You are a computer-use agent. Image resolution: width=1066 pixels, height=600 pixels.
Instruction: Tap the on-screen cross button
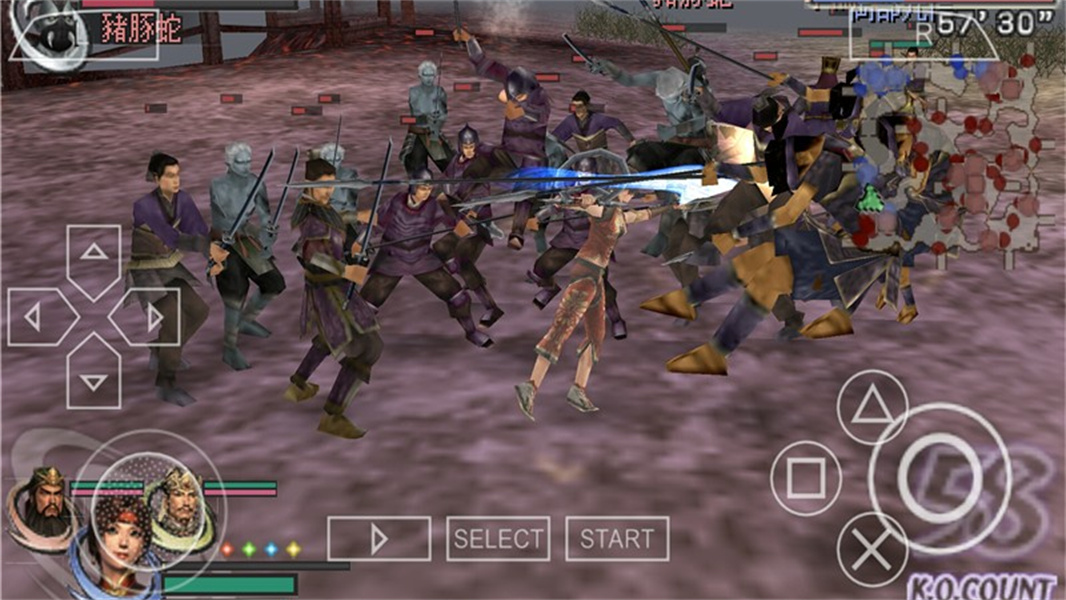pyautogui.click(x=871, y=549)
